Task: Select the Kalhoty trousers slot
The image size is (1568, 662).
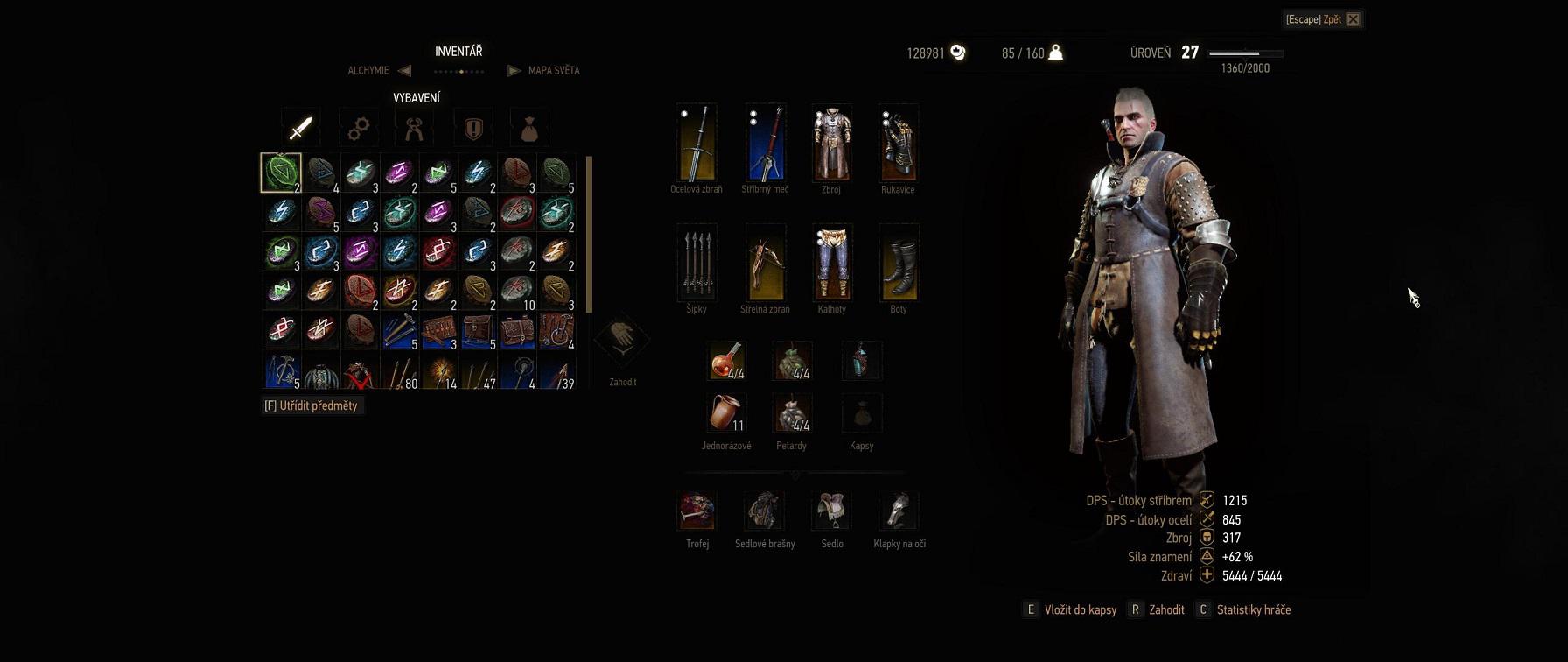Action: (x=831, y=263)
